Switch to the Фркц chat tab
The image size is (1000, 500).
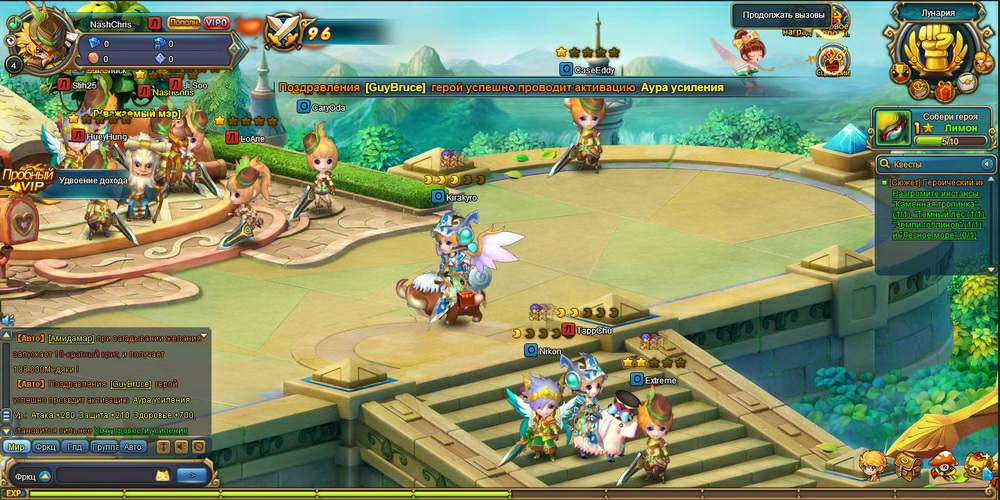(45, 447)
